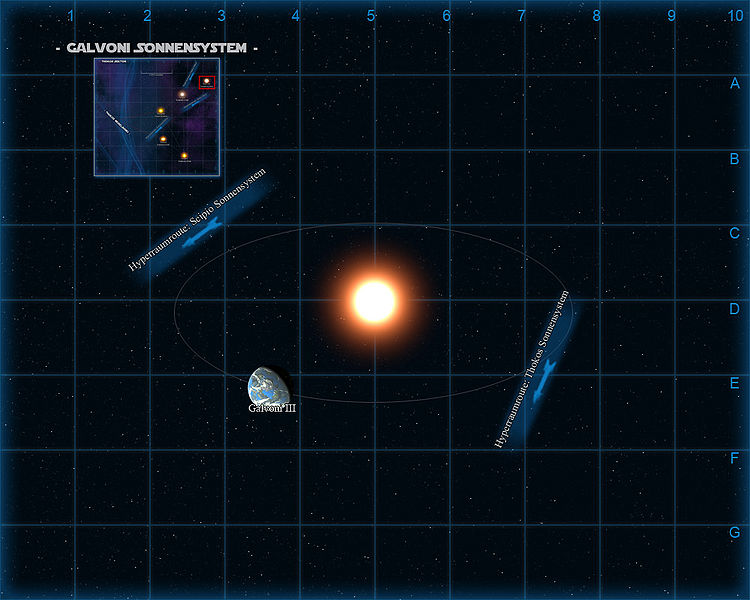Screen dimensions: 750x600
Task: Click the red highlighted system in the minimap
Action: pyautogui.click(x=206, y=81)
